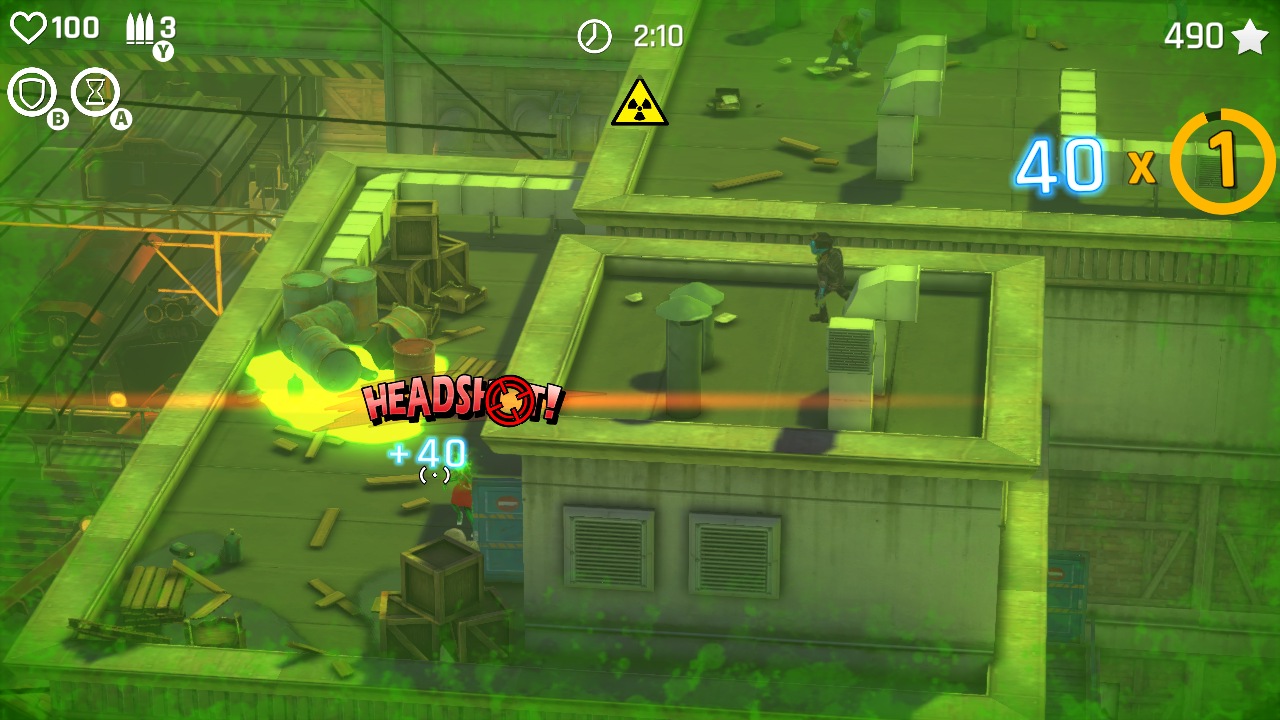This screenshot has width=1280, height=720.
Task: Click the clock icon beside the timer
Action: 594,36
